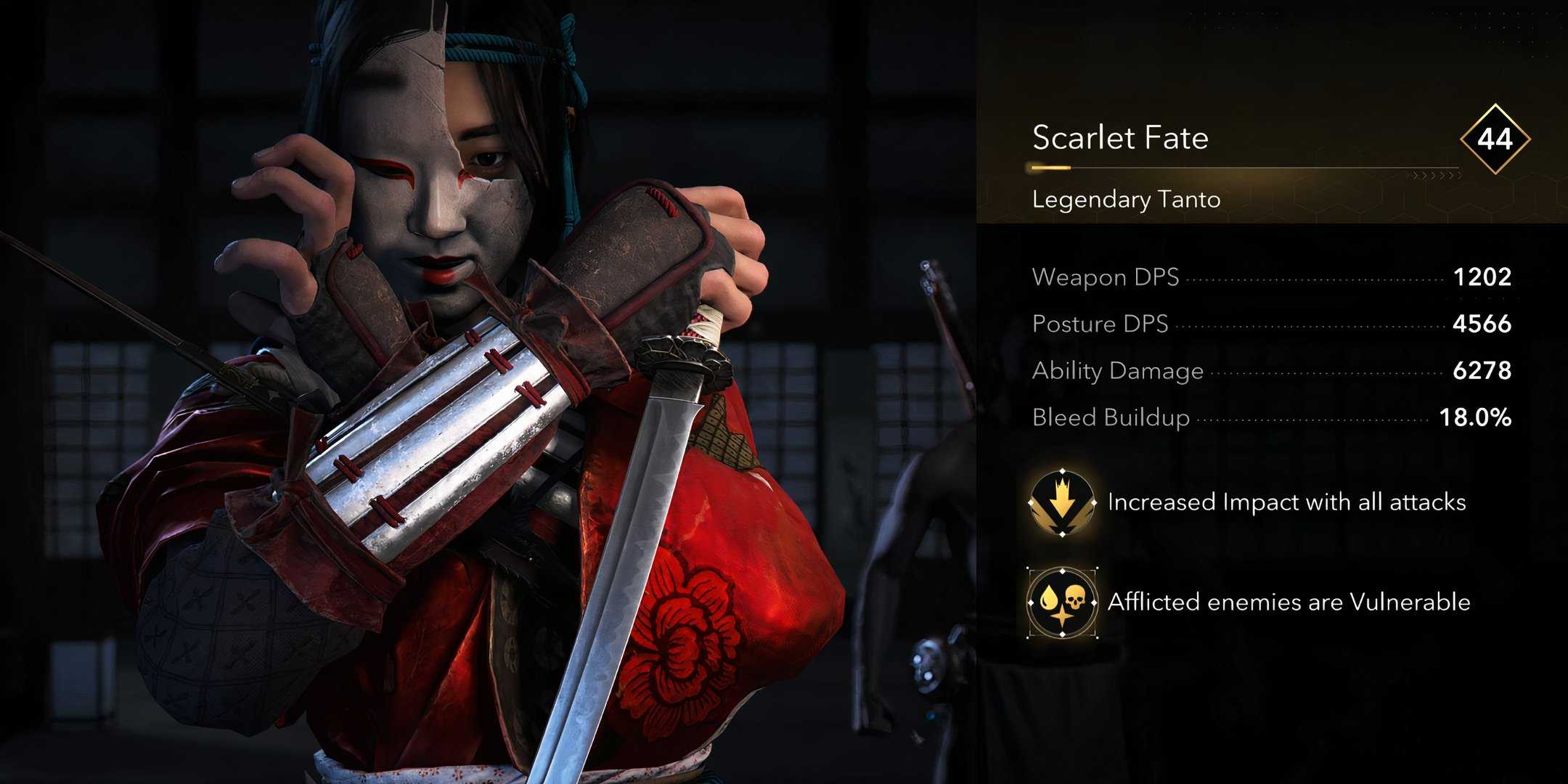Click the Scarlet Fate weapon title
Viewport: 1568px width, 784px height.
point(1122,136)
